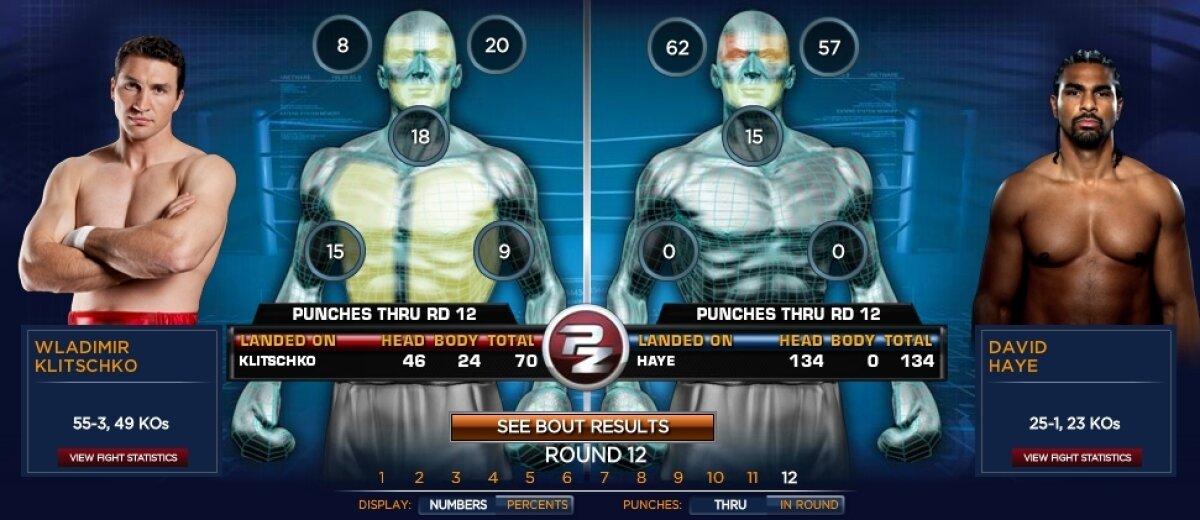Set display mode to Numbers
Viewport: 1200px width, 520px height.
[x=458, y=505]
